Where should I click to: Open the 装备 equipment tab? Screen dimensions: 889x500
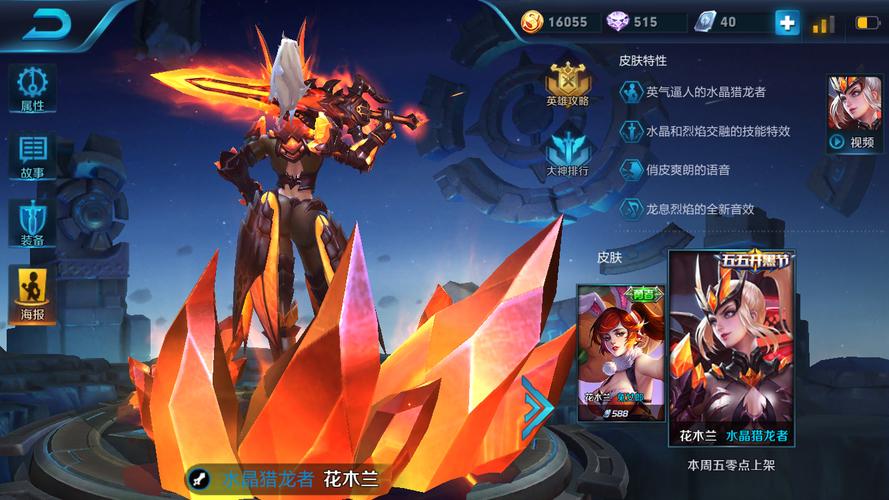(x=32, y=222)
